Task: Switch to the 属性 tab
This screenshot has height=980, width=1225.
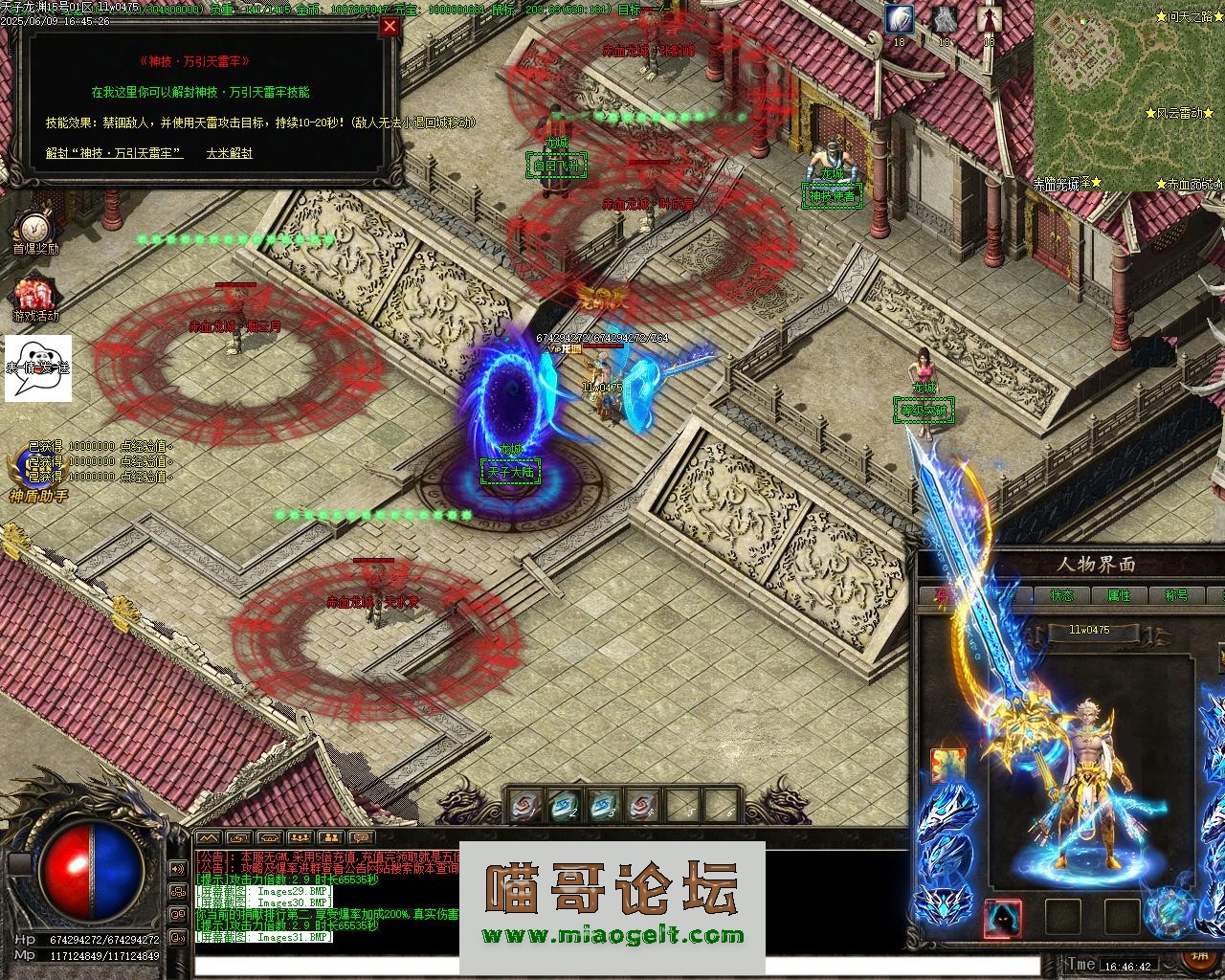Action: (x=1119, y=595)
